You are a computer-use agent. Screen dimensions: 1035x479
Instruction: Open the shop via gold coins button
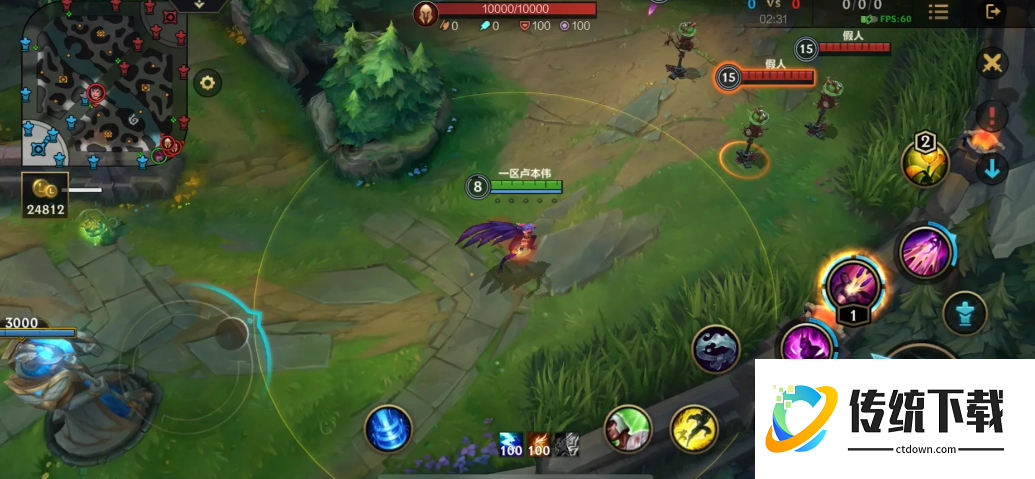coord(45,191)
